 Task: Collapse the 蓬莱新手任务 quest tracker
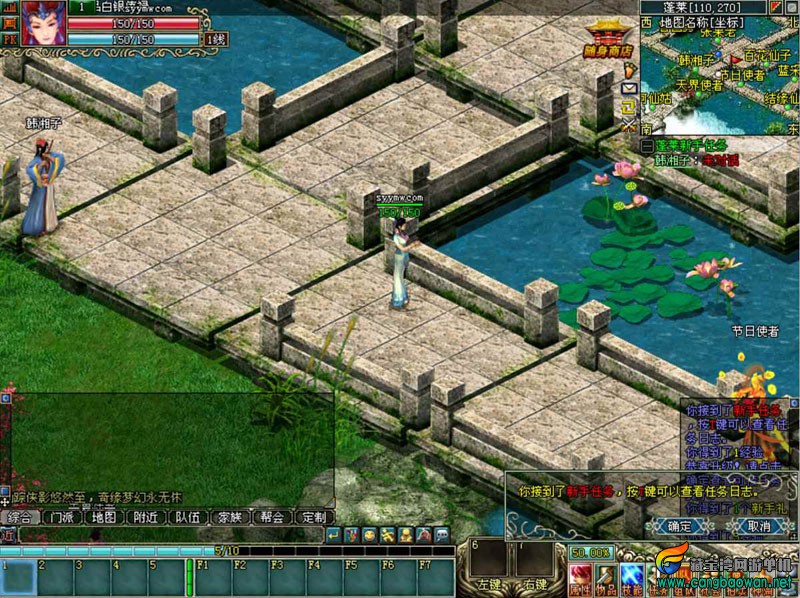[647, 146]
